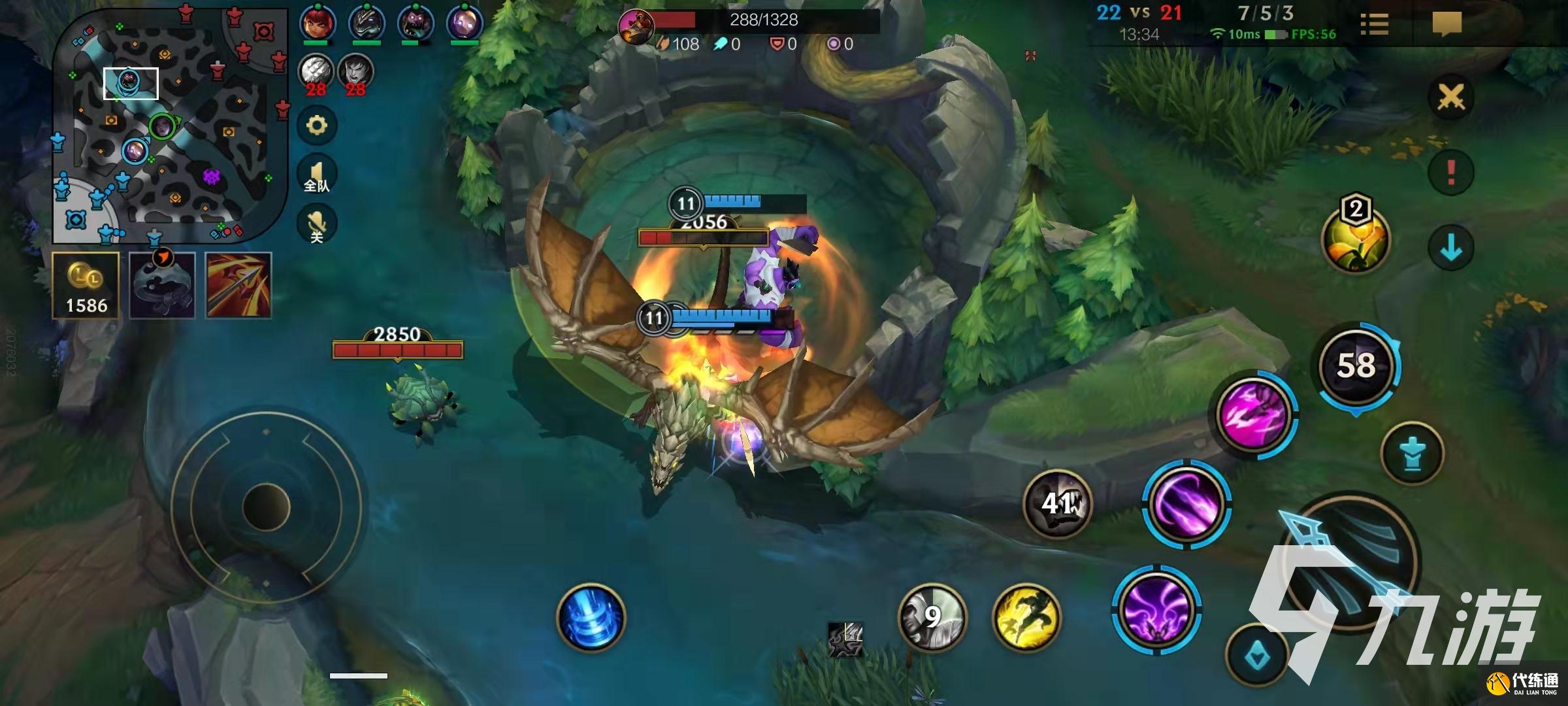Activate the blue recall button
Viewport: 1568px width, 706px height.
591,618
